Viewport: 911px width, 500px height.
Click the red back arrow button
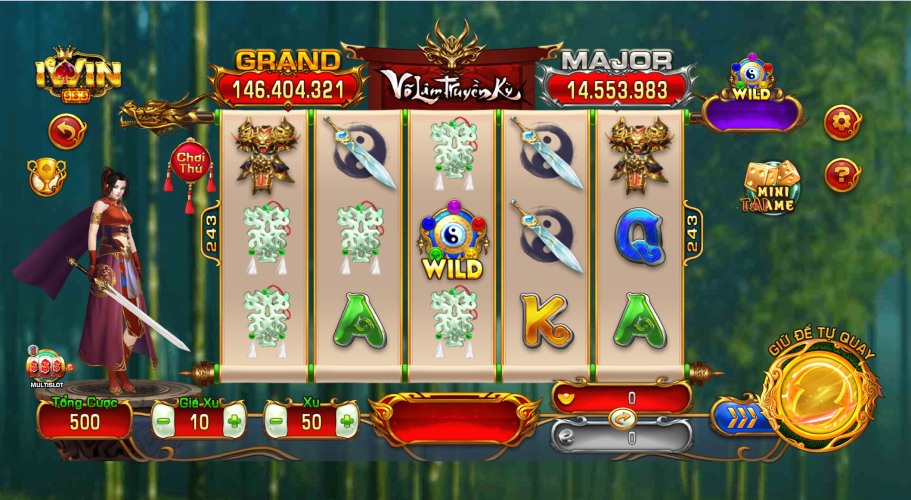point(67,131)
